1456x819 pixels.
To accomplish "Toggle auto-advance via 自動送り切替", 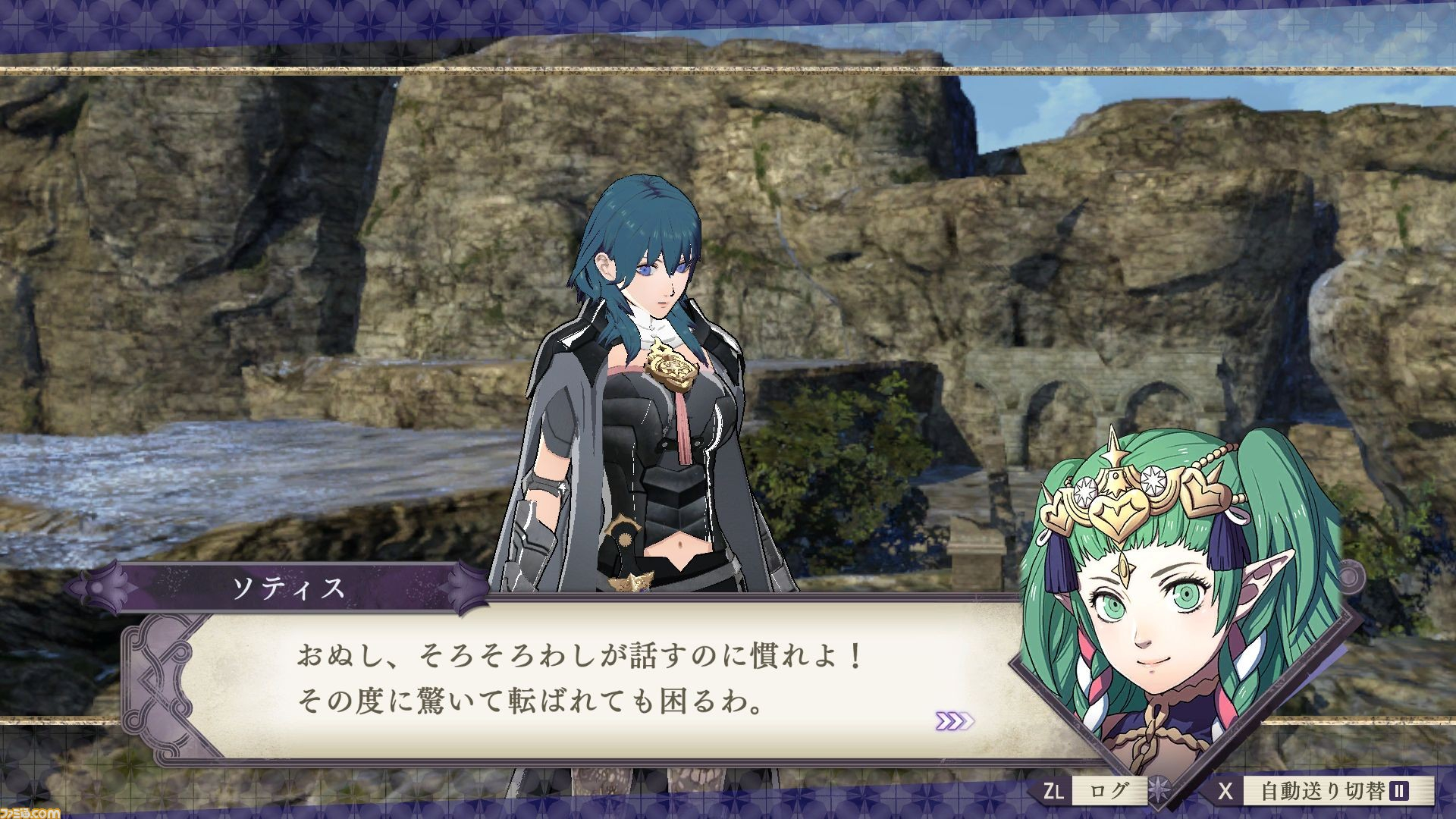I will pos(1321,789).
